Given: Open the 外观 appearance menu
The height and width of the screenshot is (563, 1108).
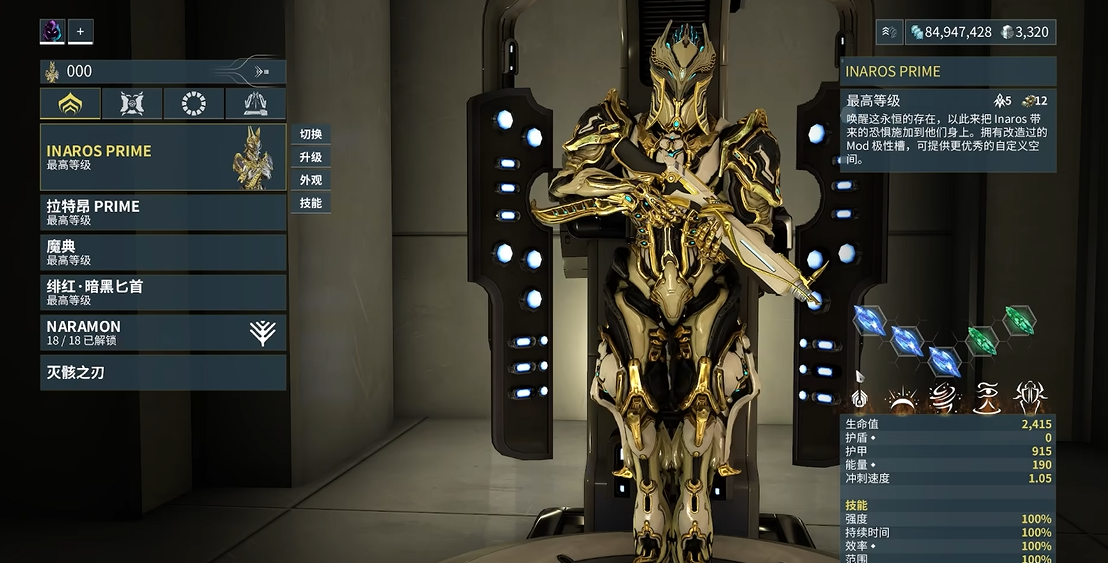Looking at the screenshot, I should [310, 180].
